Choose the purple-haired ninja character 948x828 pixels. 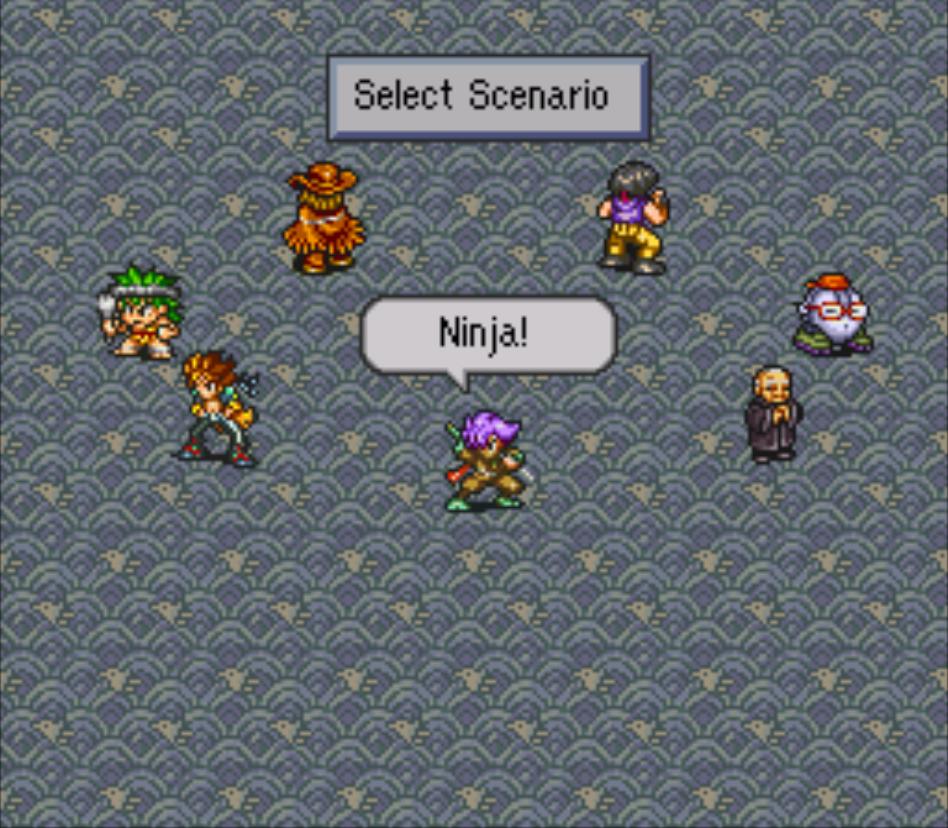pos(486,463)
